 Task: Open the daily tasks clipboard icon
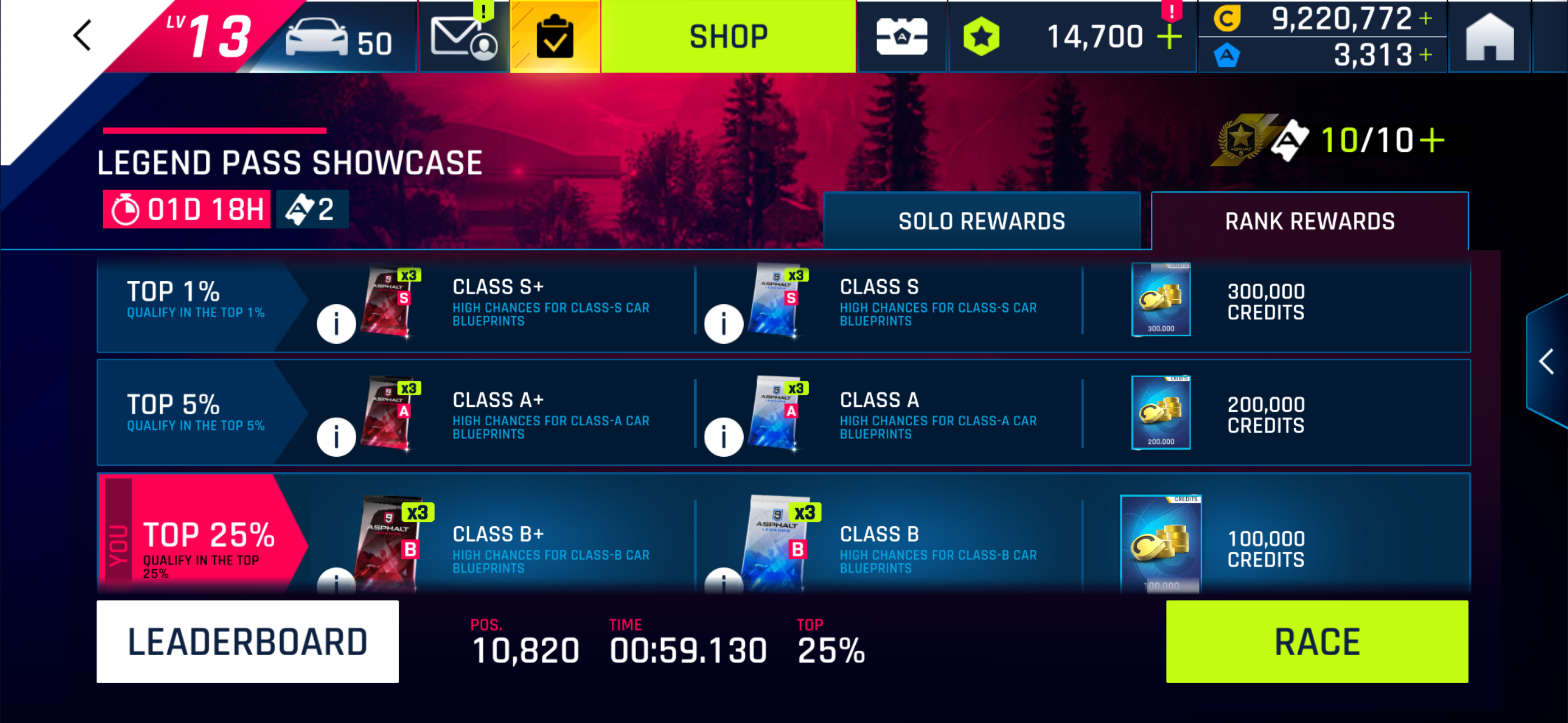coord(555,38)
